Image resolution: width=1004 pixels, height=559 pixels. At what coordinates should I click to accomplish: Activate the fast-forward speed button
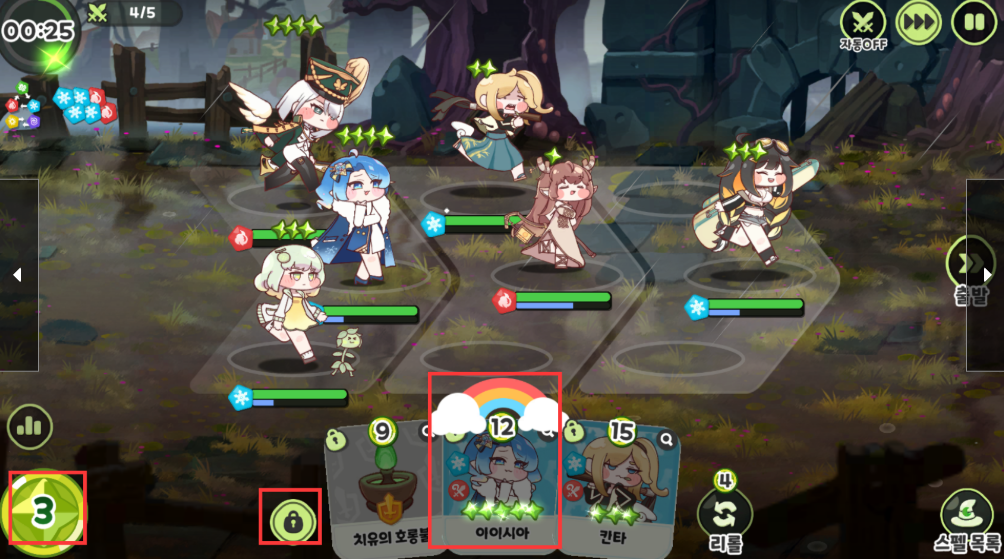(x=918, y=22)
